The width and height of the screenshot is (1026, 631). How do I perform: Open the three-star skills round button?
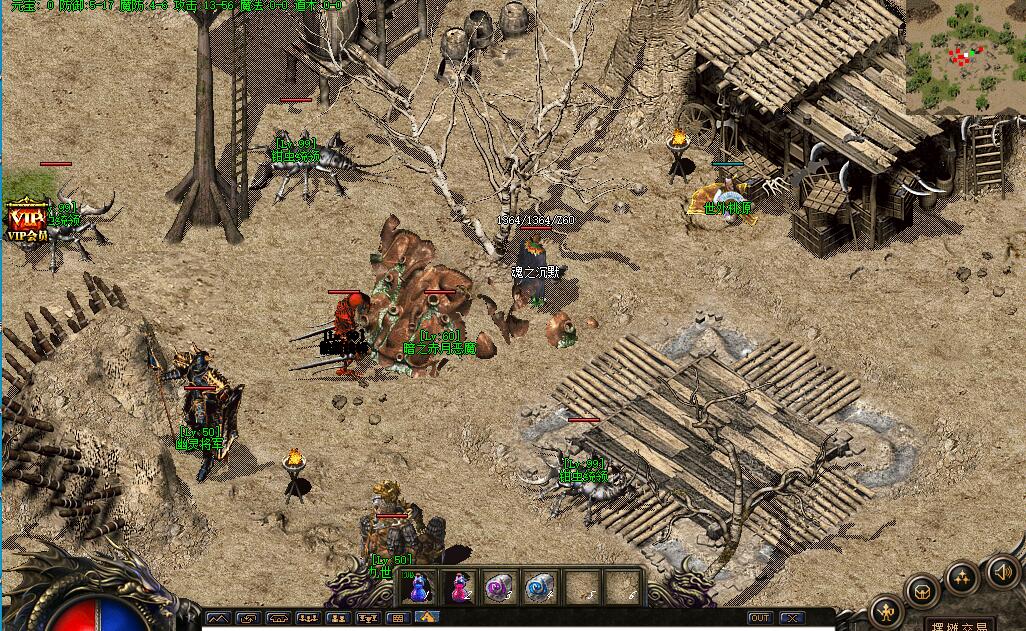tap(962, 577)
